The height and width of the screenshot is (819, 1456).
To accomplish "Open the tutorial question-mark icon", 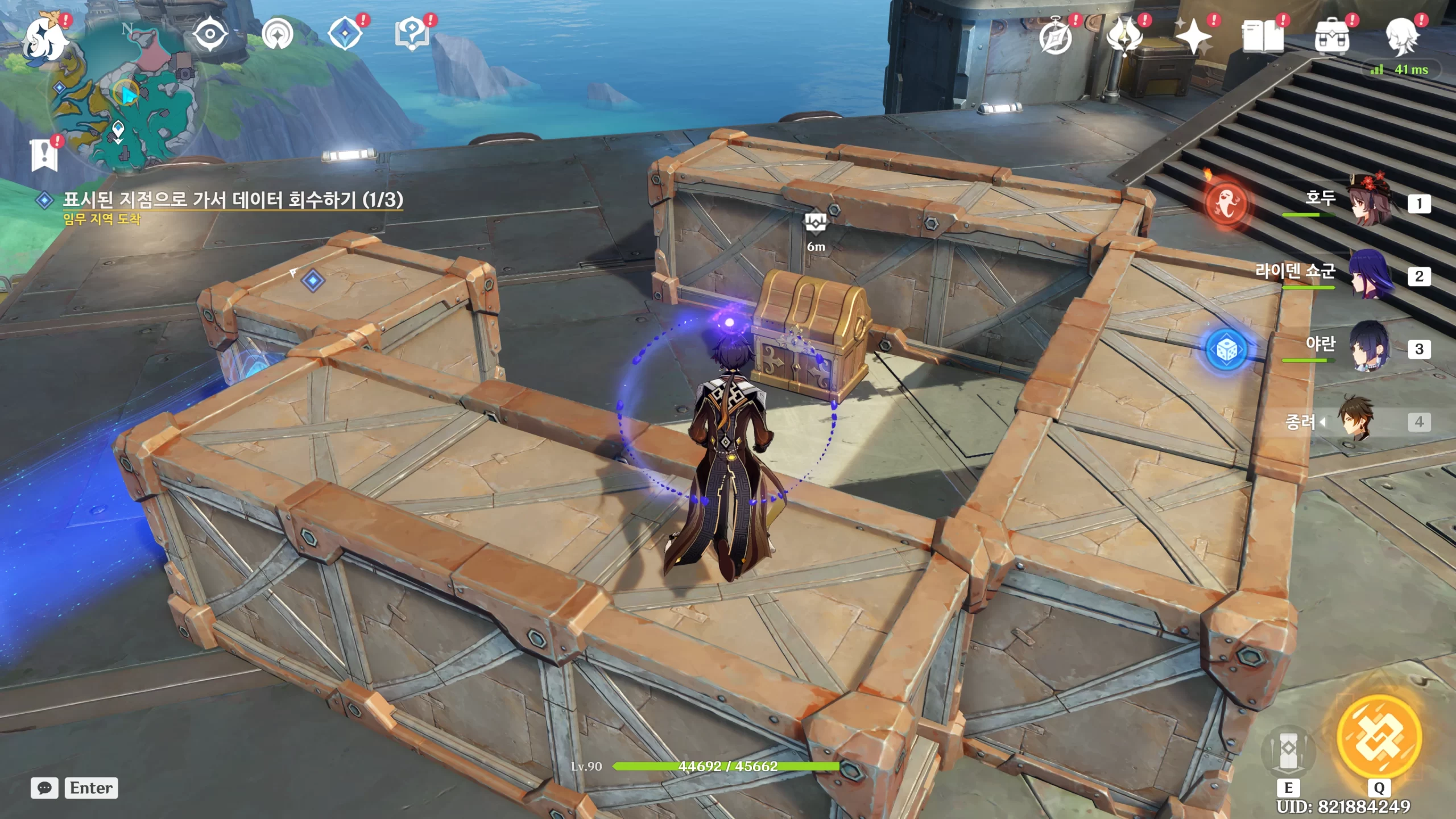I will (x=412, y=34).
